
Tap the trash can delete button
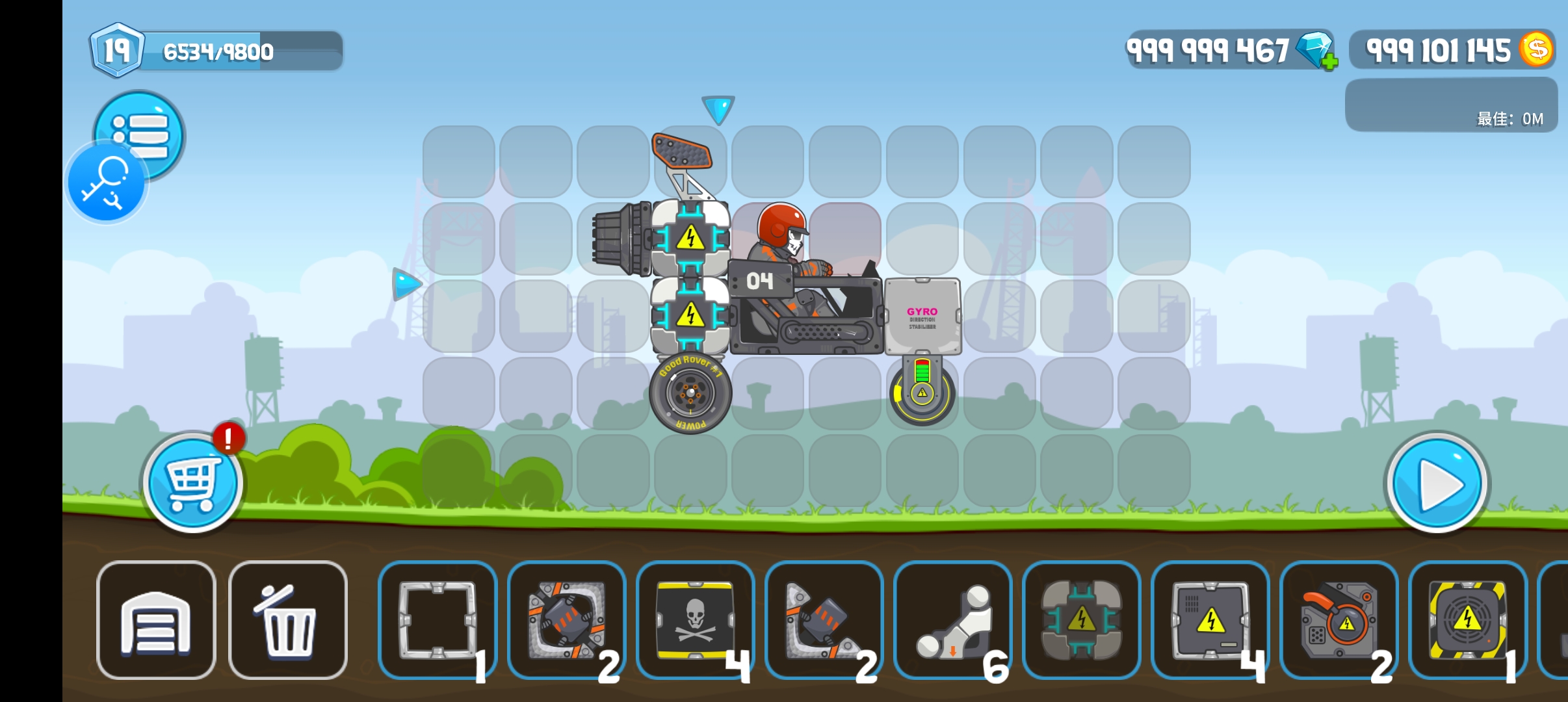[288, 620]
